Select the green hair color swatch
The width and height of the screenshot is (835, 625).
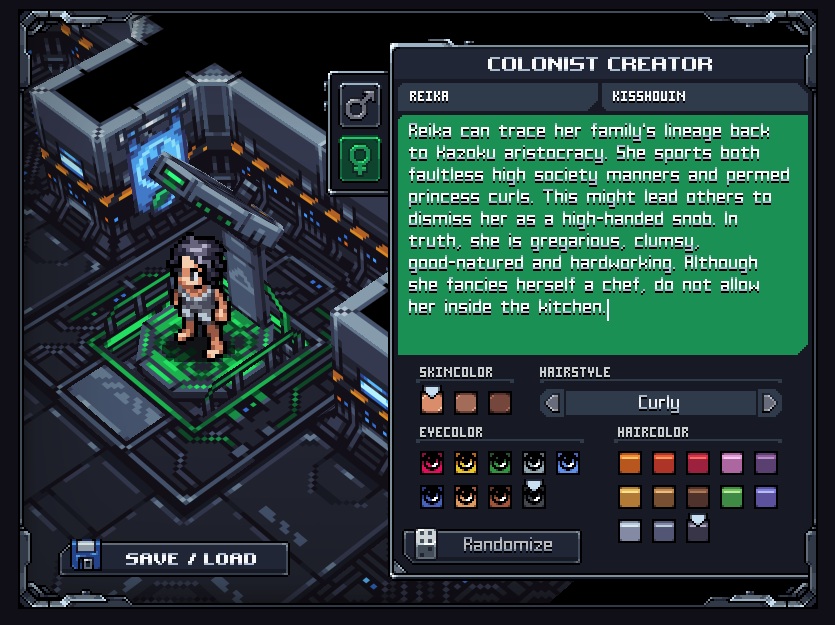(732, 497)
